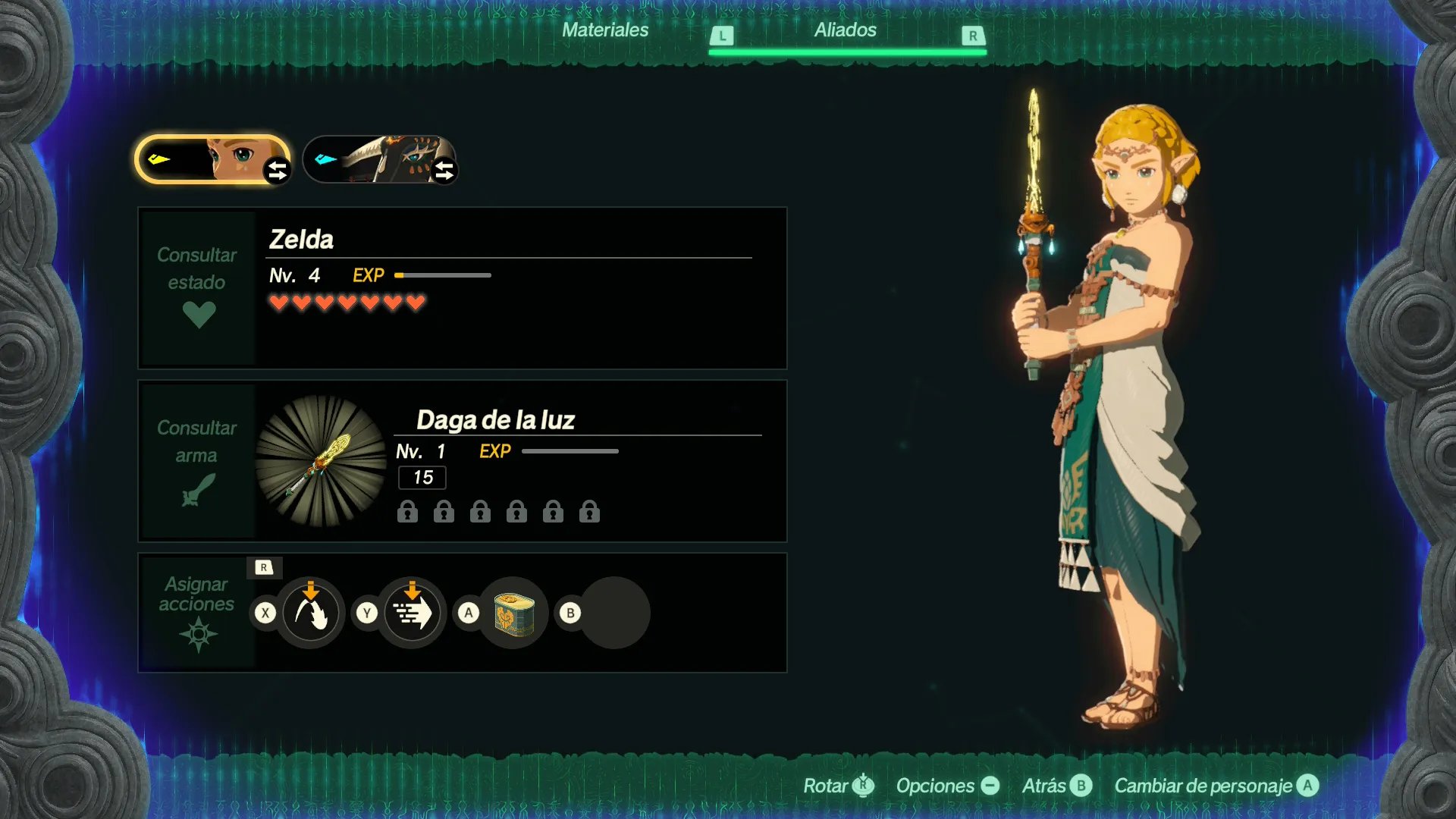This screenshot has width=1456, height=819.
Task: Click Cambiar de personaje
Action: (1216, 786)
